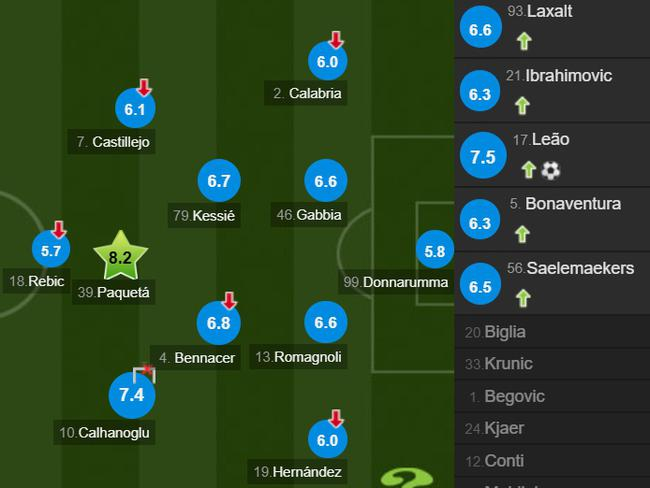
Task: Select Paquetá's star rating marker
Action: point(120,257)
